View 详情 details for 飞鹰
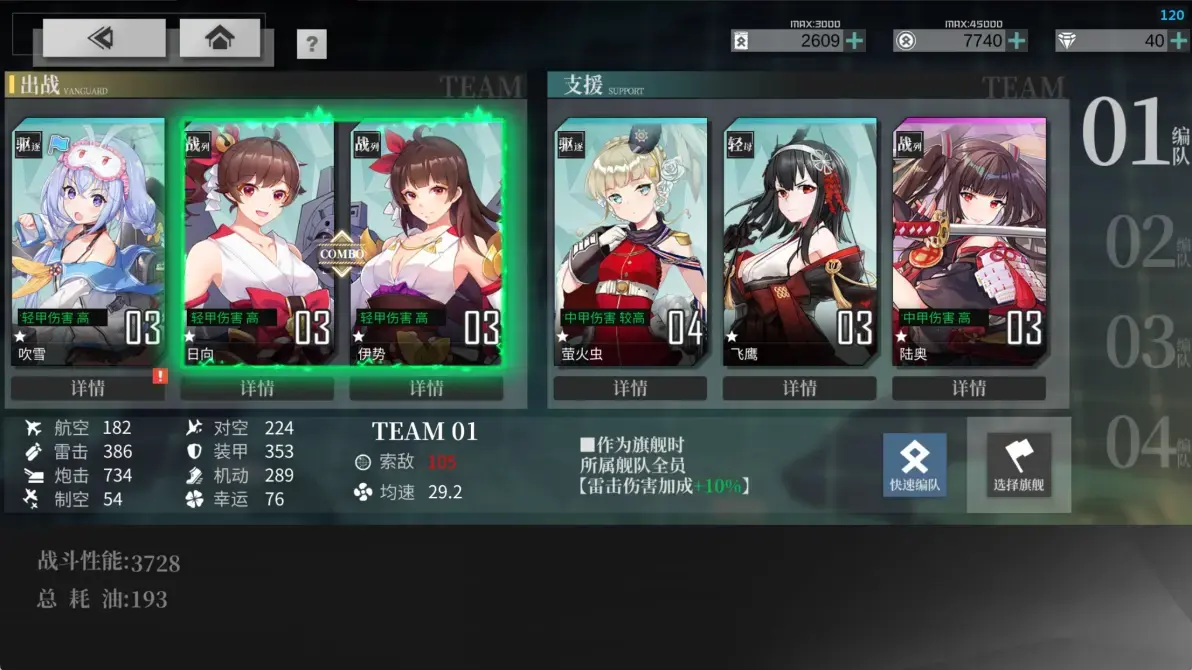 (800, 388)
